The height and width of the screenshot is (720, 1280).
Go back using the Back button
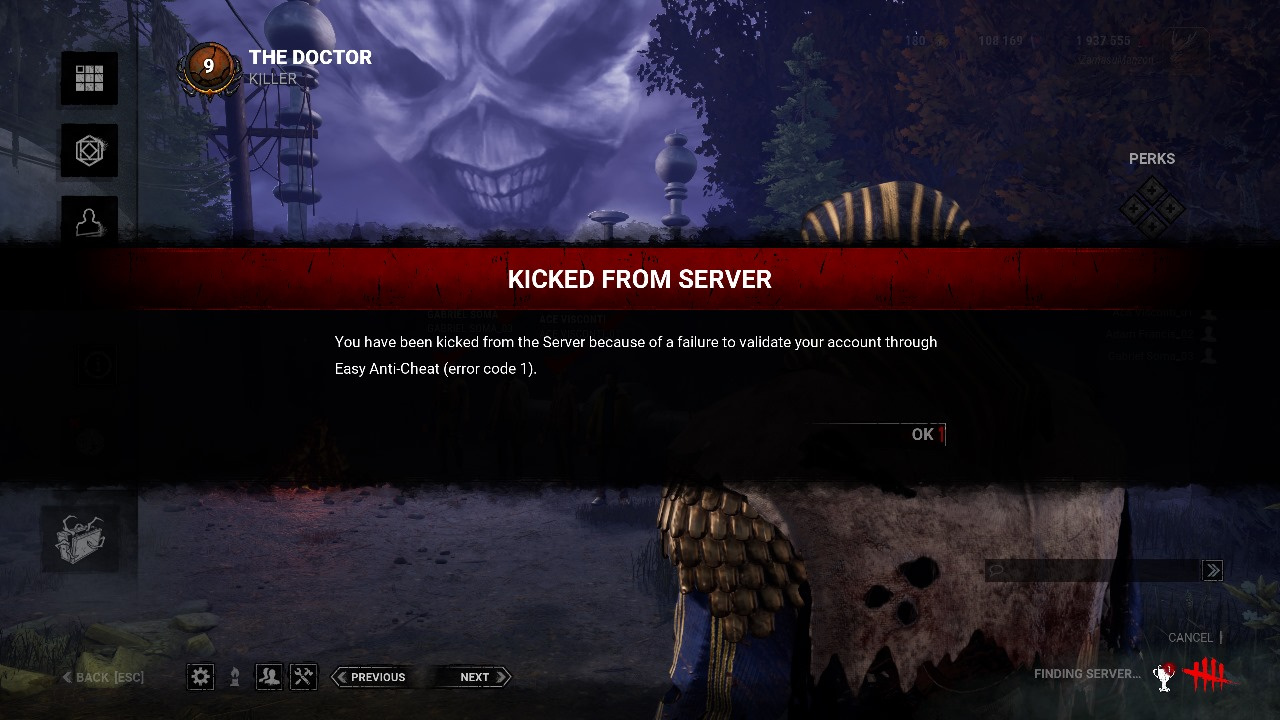tap(103, 677)
